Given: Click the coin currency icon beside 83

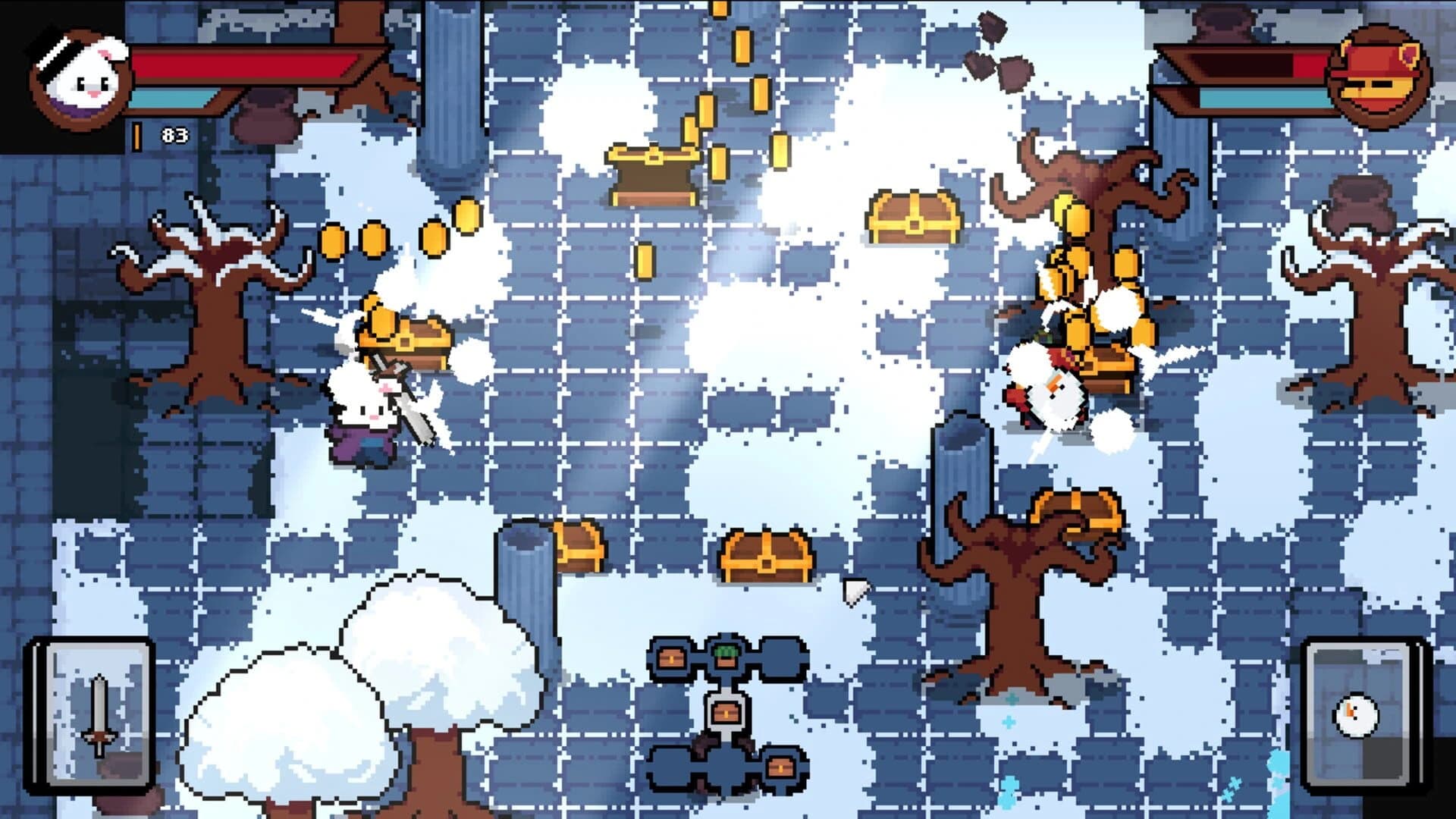Looking at the screenshot, I should click(x=136, y=136).
